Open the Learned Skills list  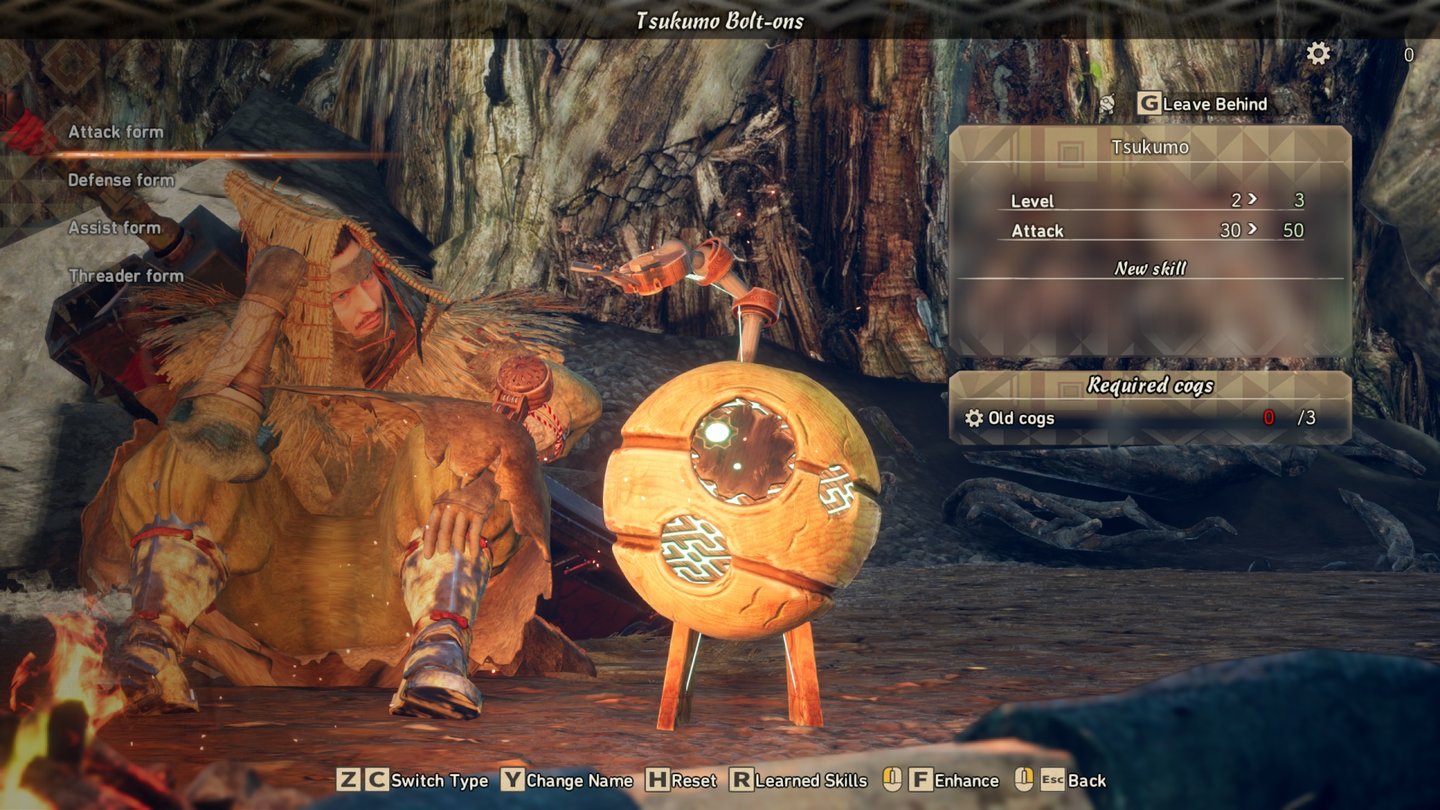point(798,781)
